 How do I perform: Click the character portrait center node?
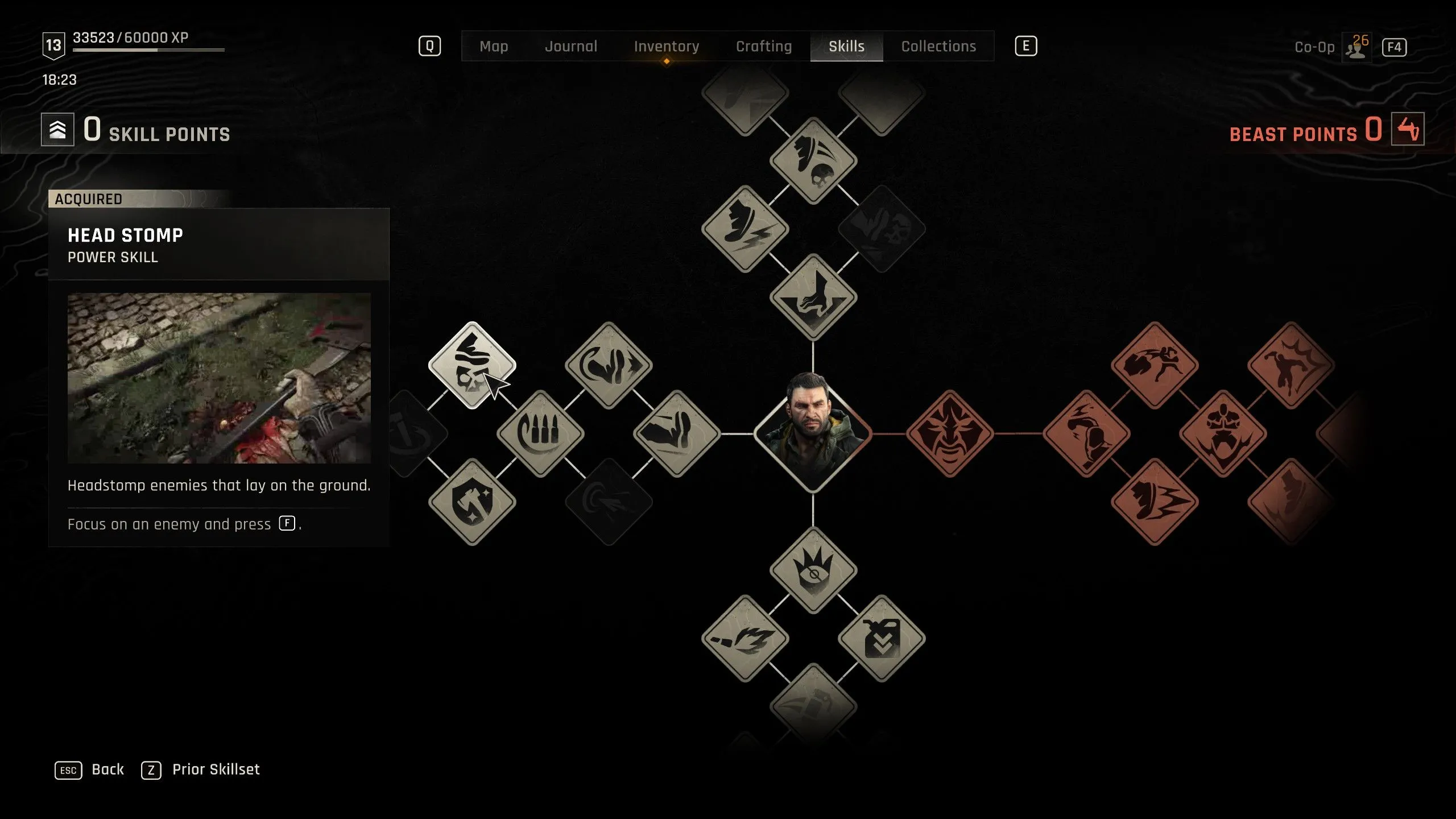[x=813, y=433]
